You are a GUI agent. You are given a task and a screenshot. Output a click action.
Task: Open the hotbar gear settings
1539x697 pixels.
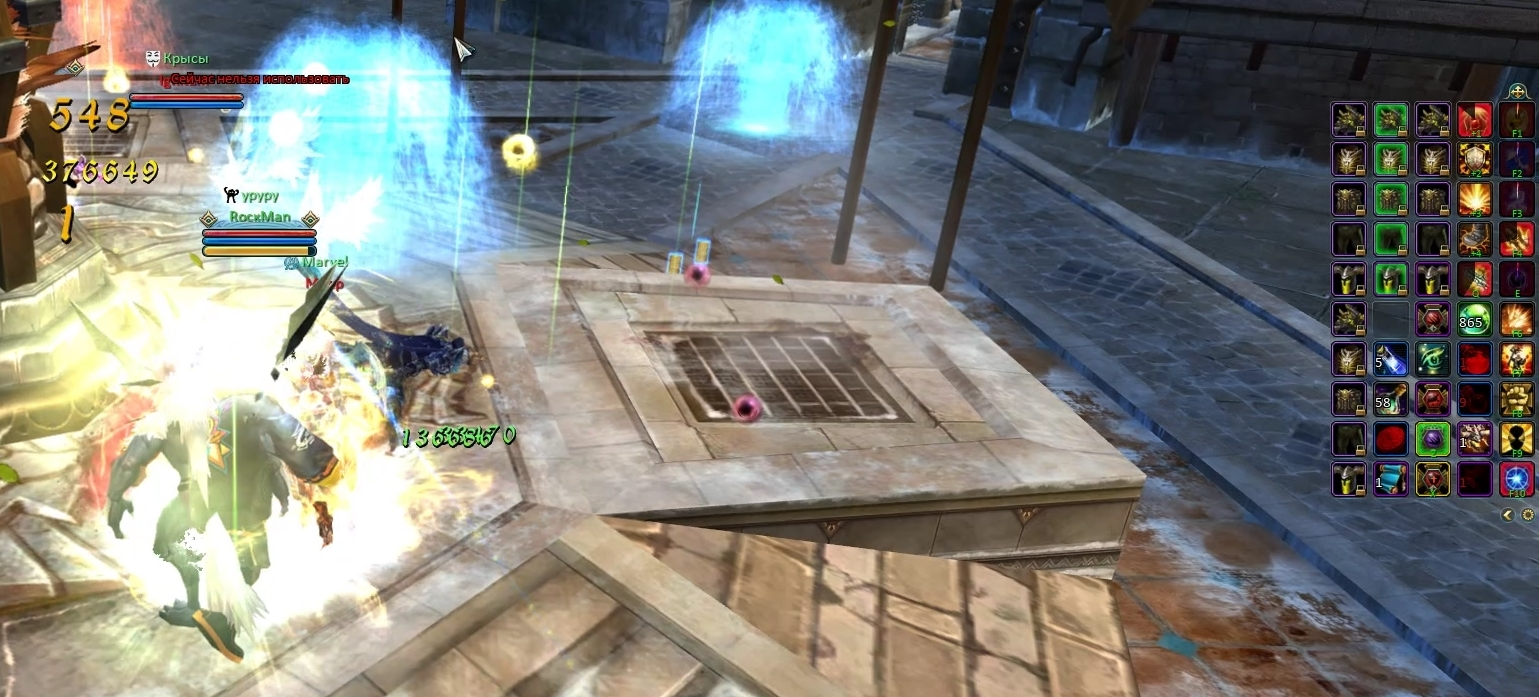(1527, 514)
